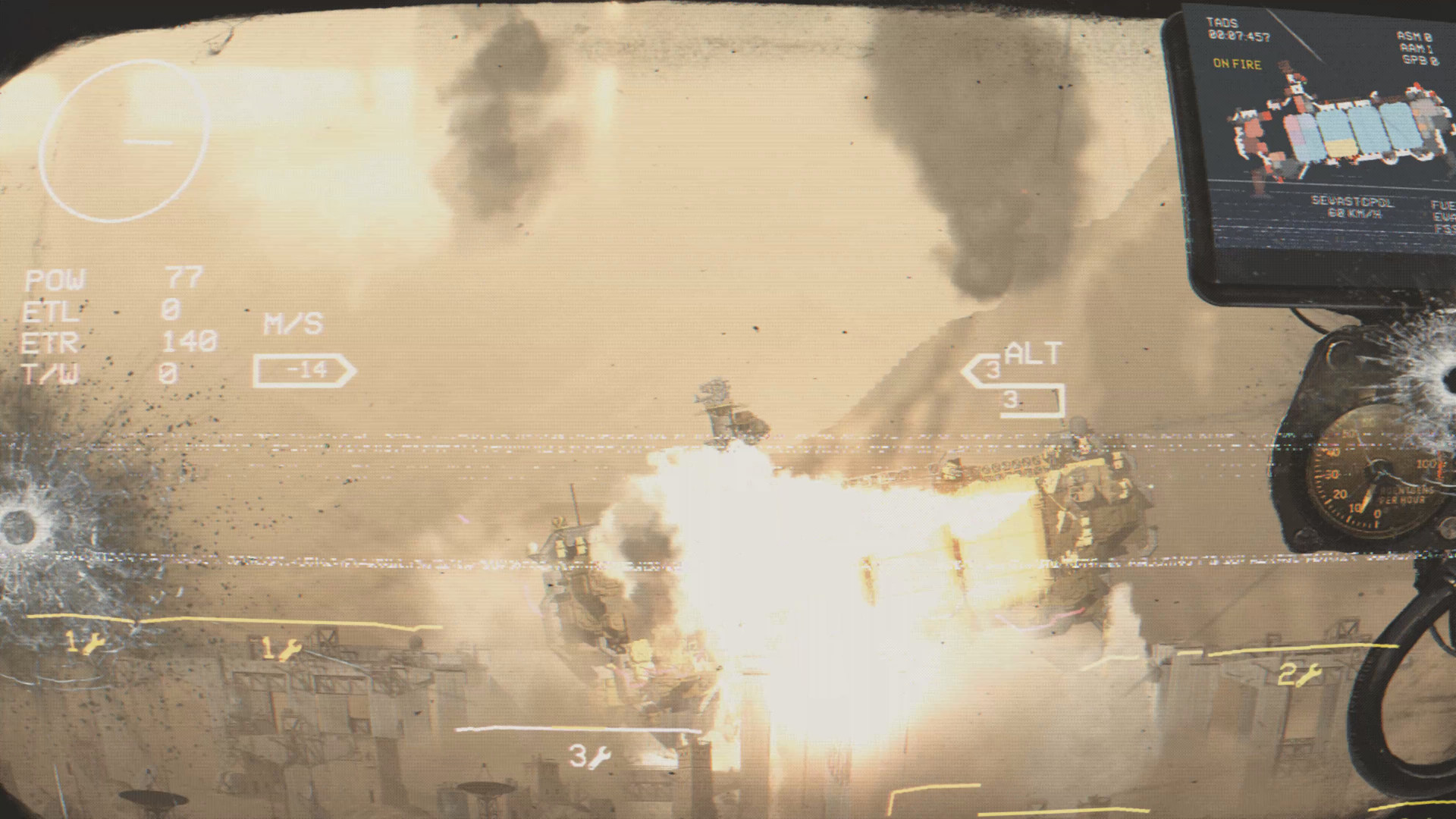Select repair wrench marker 3 near bottom center
The width and height of the screenshot is (1456, 819).
pos(591,758)
